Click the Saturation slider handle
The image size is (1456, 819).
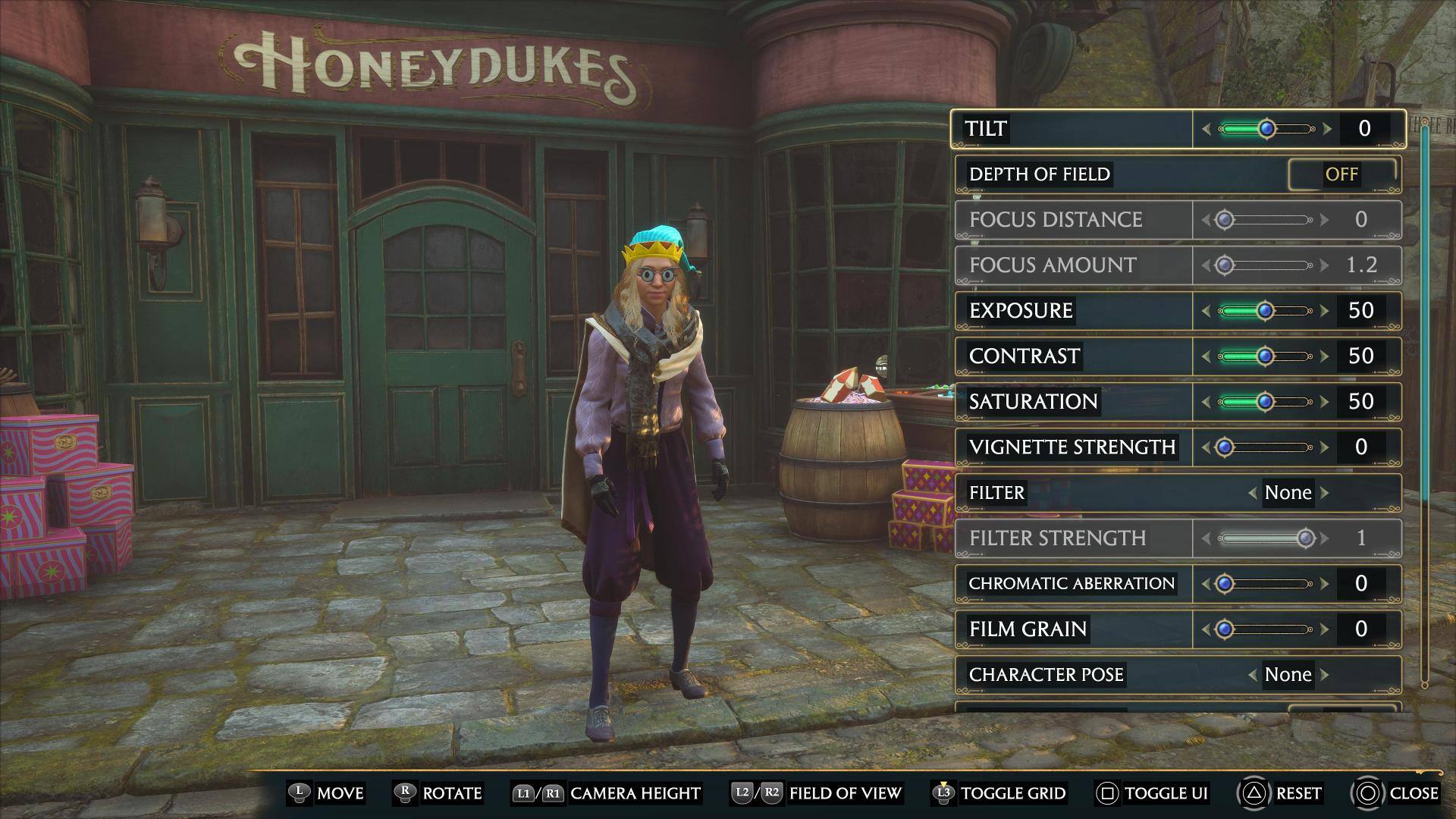click(1265, 402)
